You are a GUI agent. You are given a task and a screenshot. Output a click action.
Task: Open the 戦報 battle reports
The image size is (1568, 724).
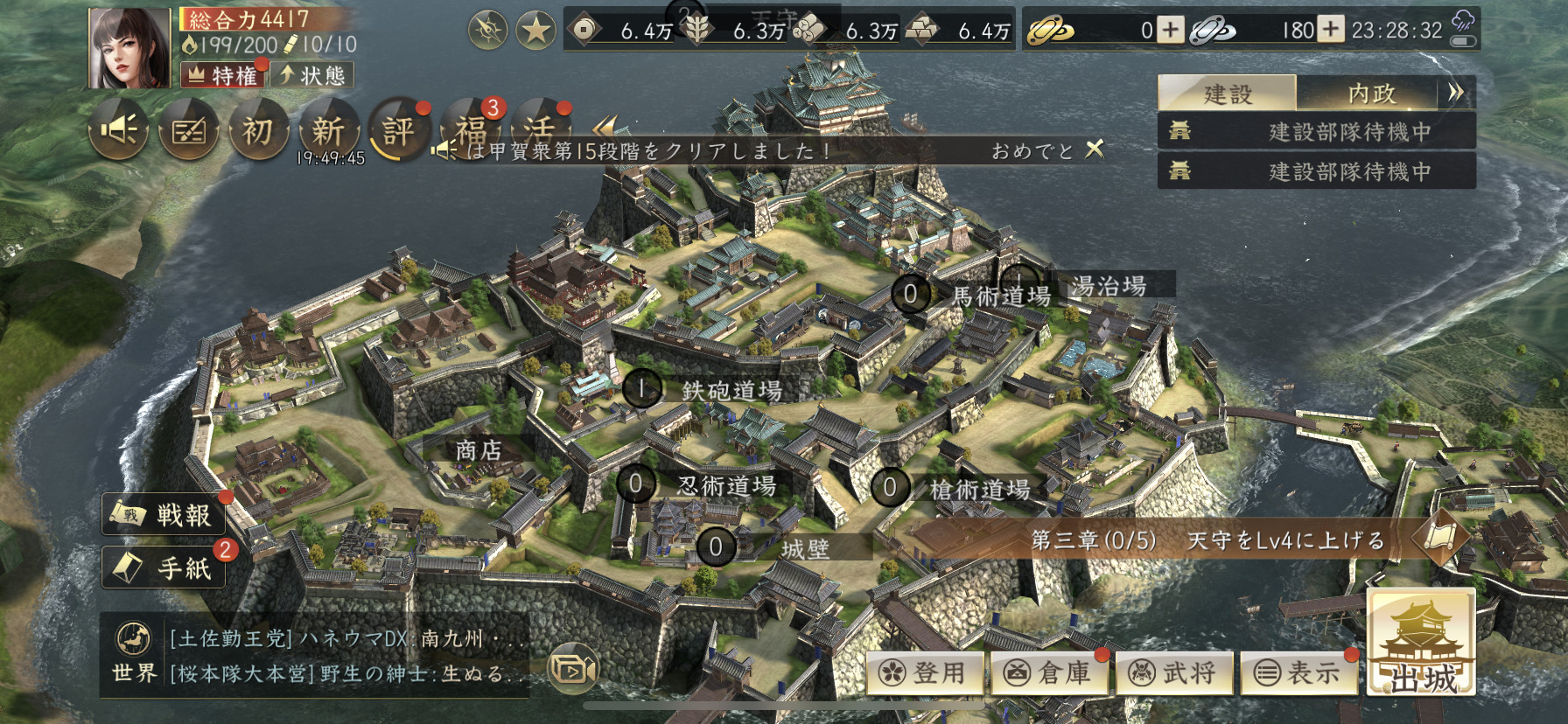165,515
